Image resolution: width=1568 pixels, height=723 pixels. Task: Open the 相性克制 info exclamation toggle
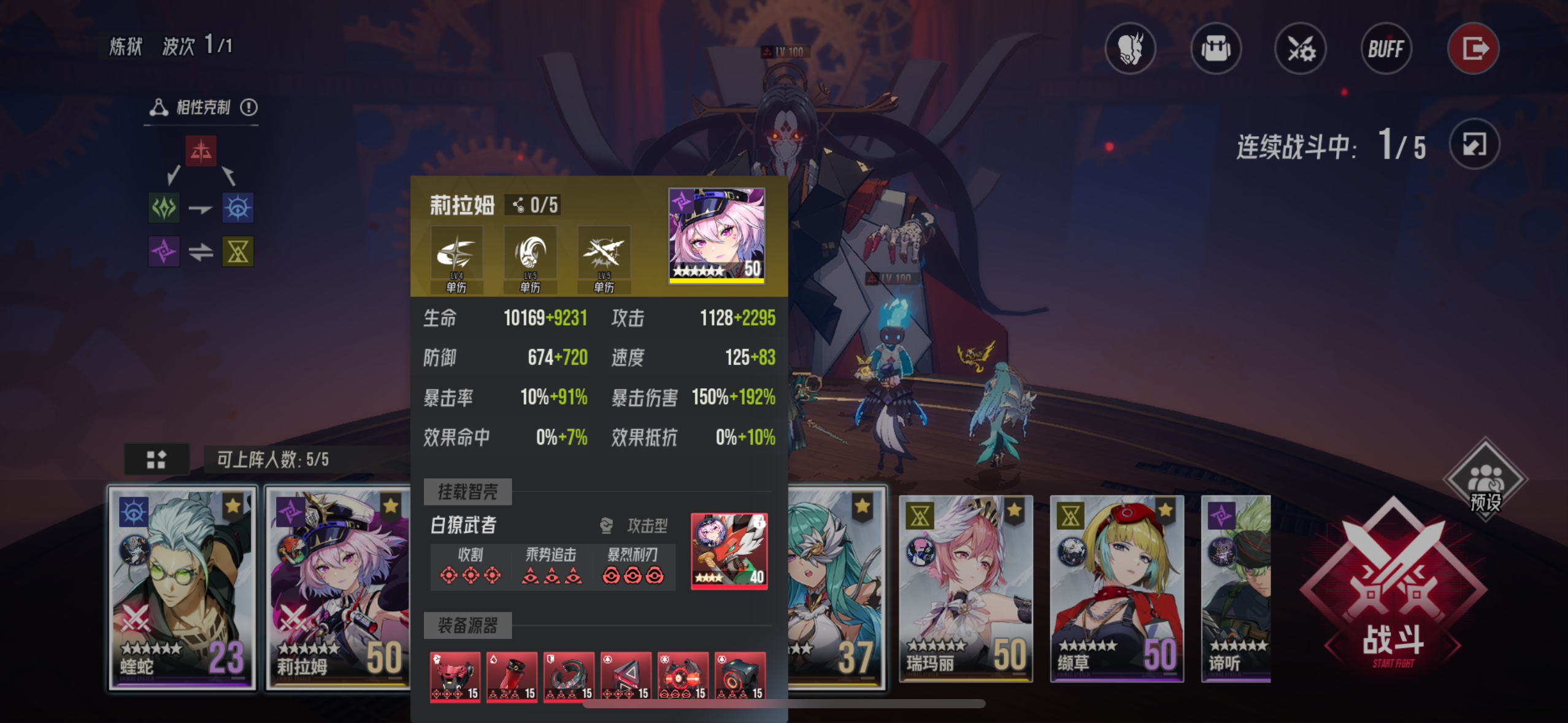click(250, 107)
